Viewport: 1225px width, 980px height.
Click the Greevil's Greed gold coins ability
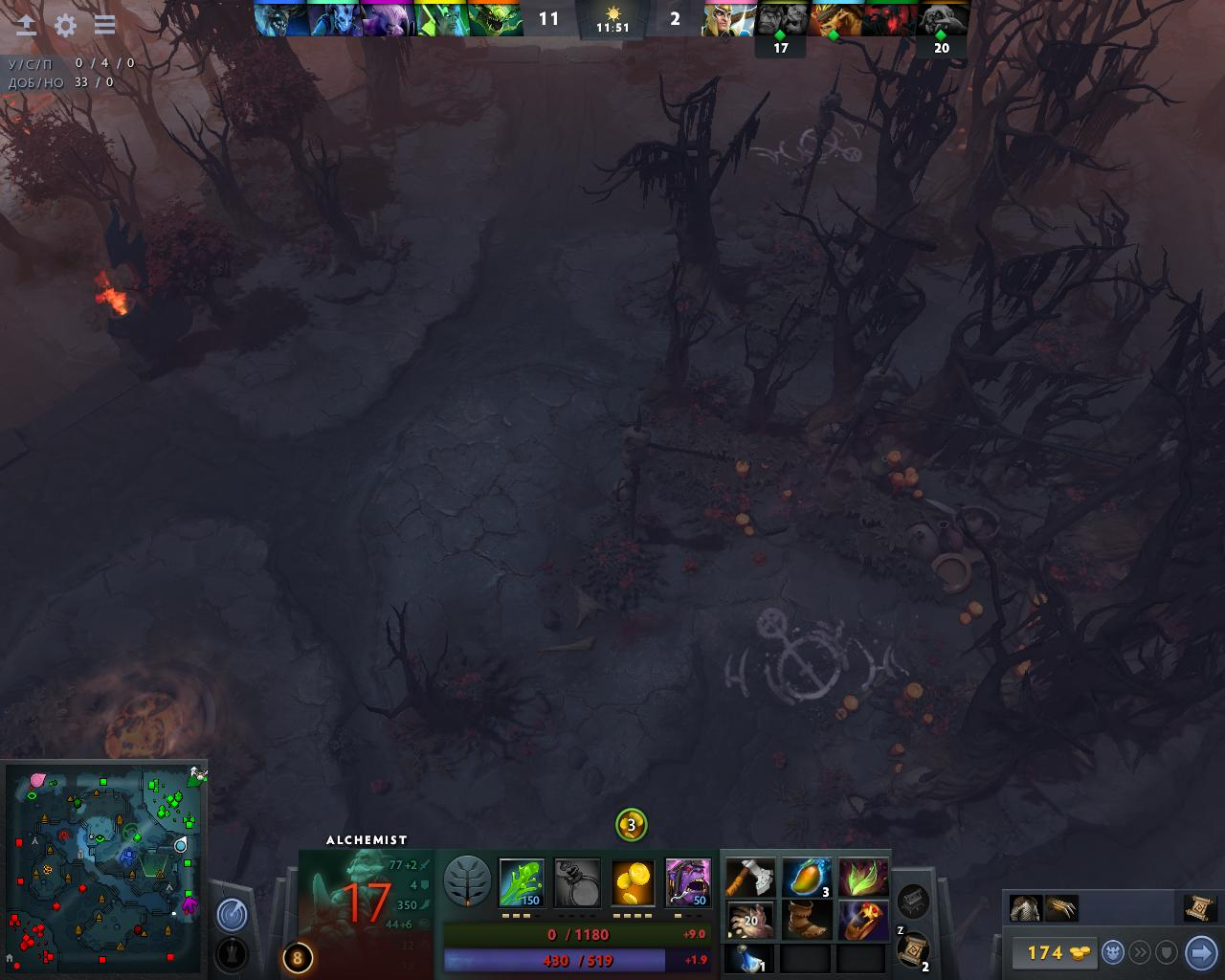pos(633,882)
